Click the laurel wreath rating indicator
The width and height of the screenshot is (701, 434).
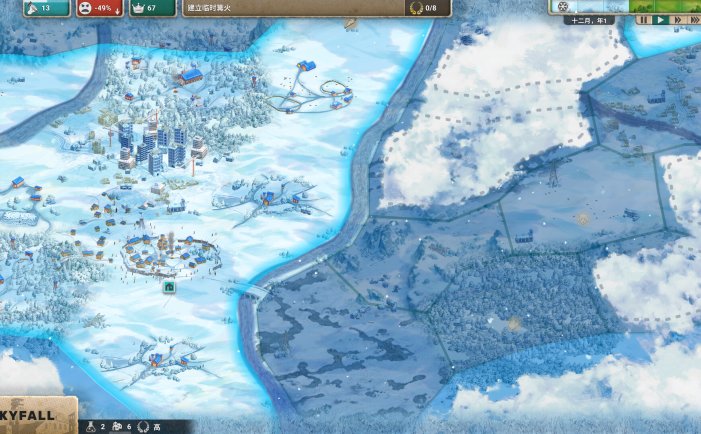[147, 427]
